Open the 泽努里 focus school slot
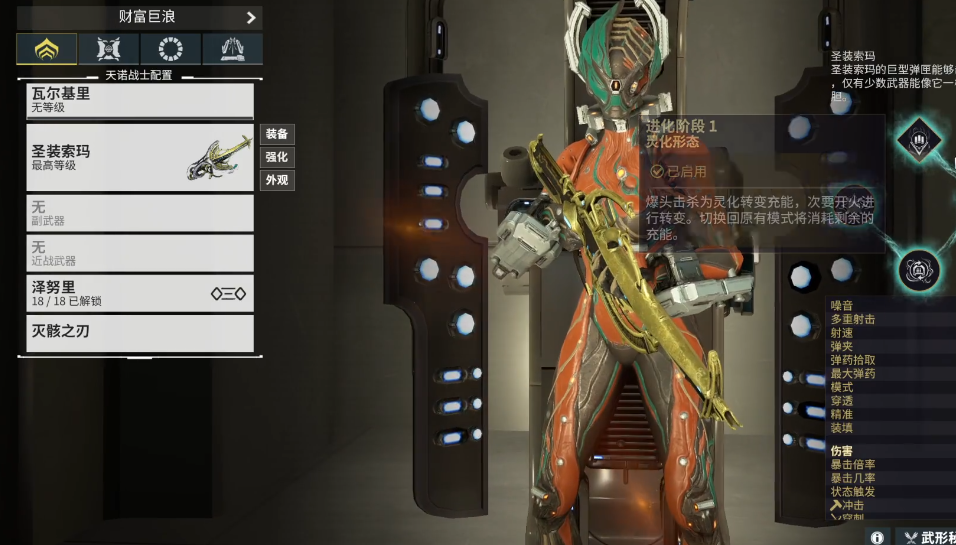Viewport: 956px width, 545px height. coord(140,293)
